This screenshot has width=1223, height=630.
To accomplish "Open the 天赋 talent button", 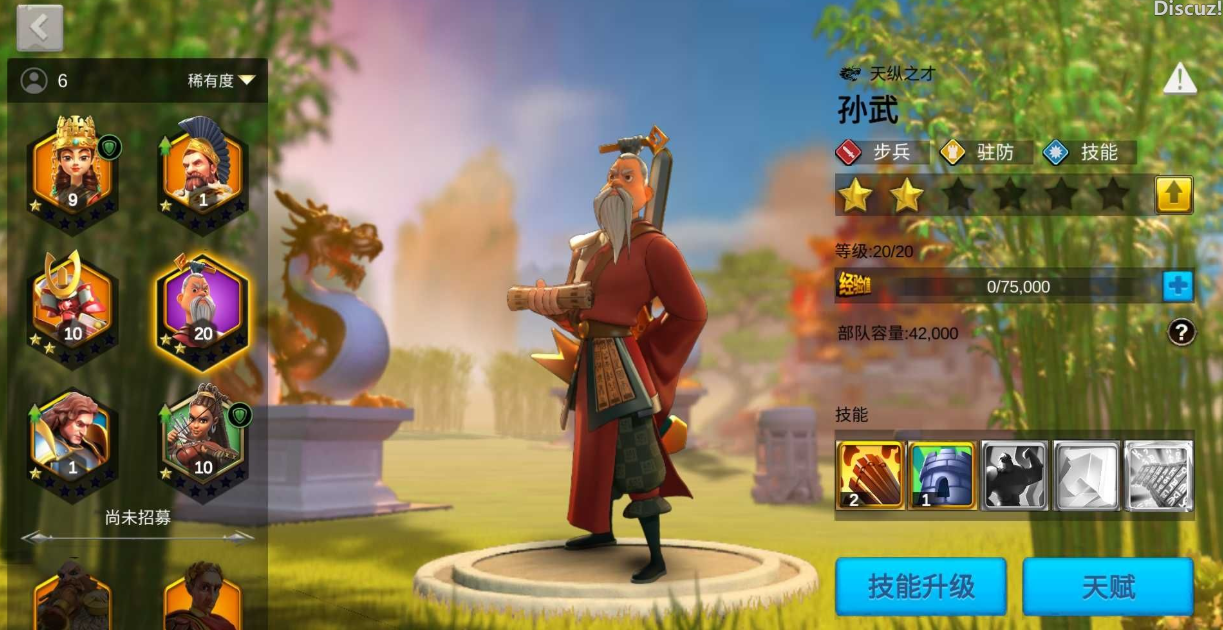I will coord(1108,586).
